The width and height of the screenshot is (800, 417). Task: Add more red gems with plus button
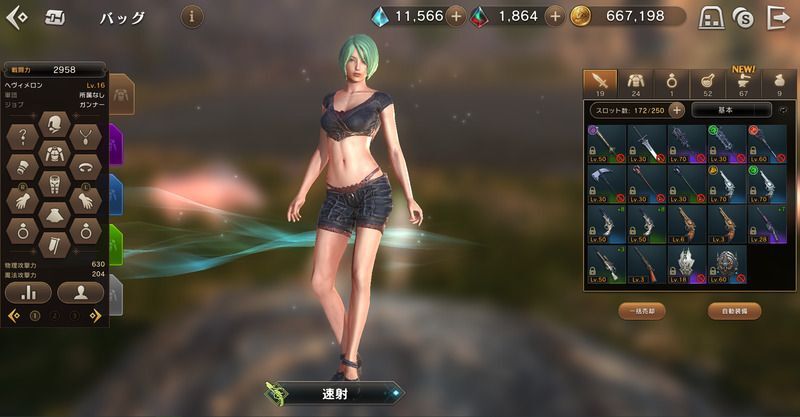555,16
